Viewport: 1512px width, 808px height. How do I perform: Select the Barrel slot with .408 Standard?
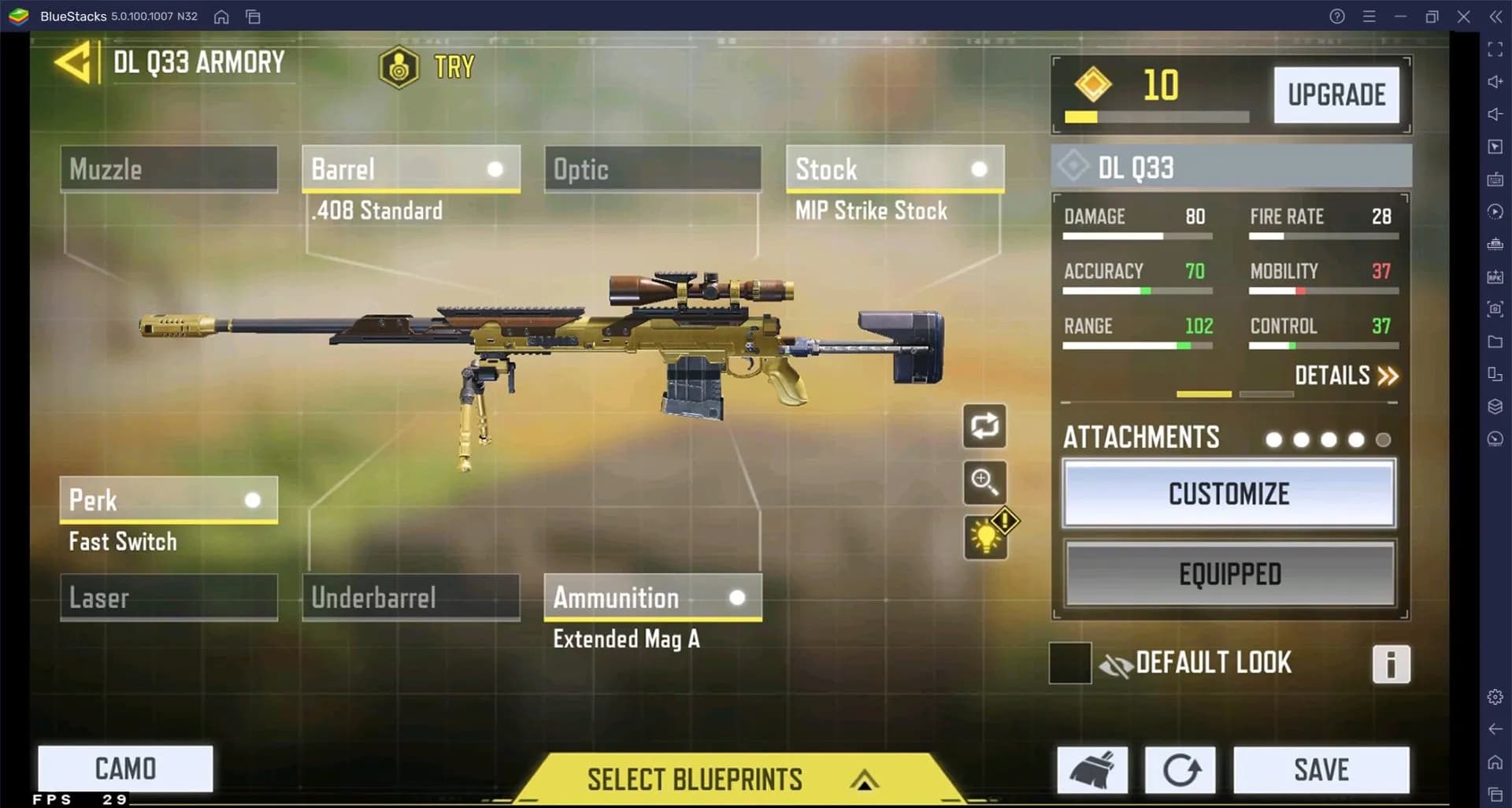point(410,169)
